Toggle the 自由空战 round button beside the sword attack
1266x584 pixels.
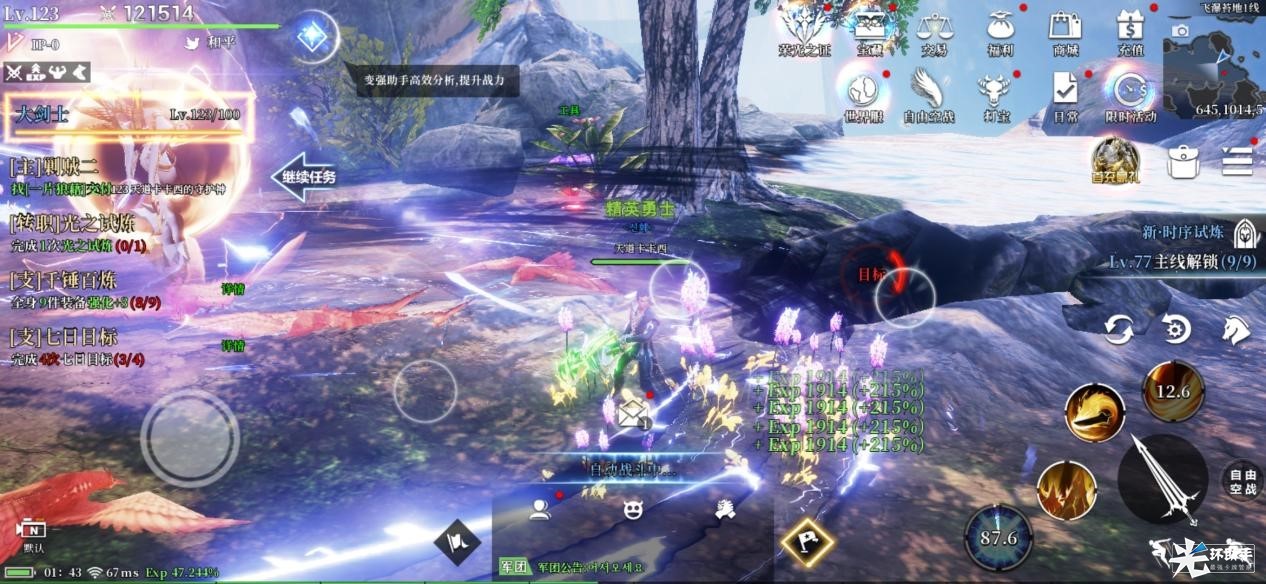point(1241,481)
